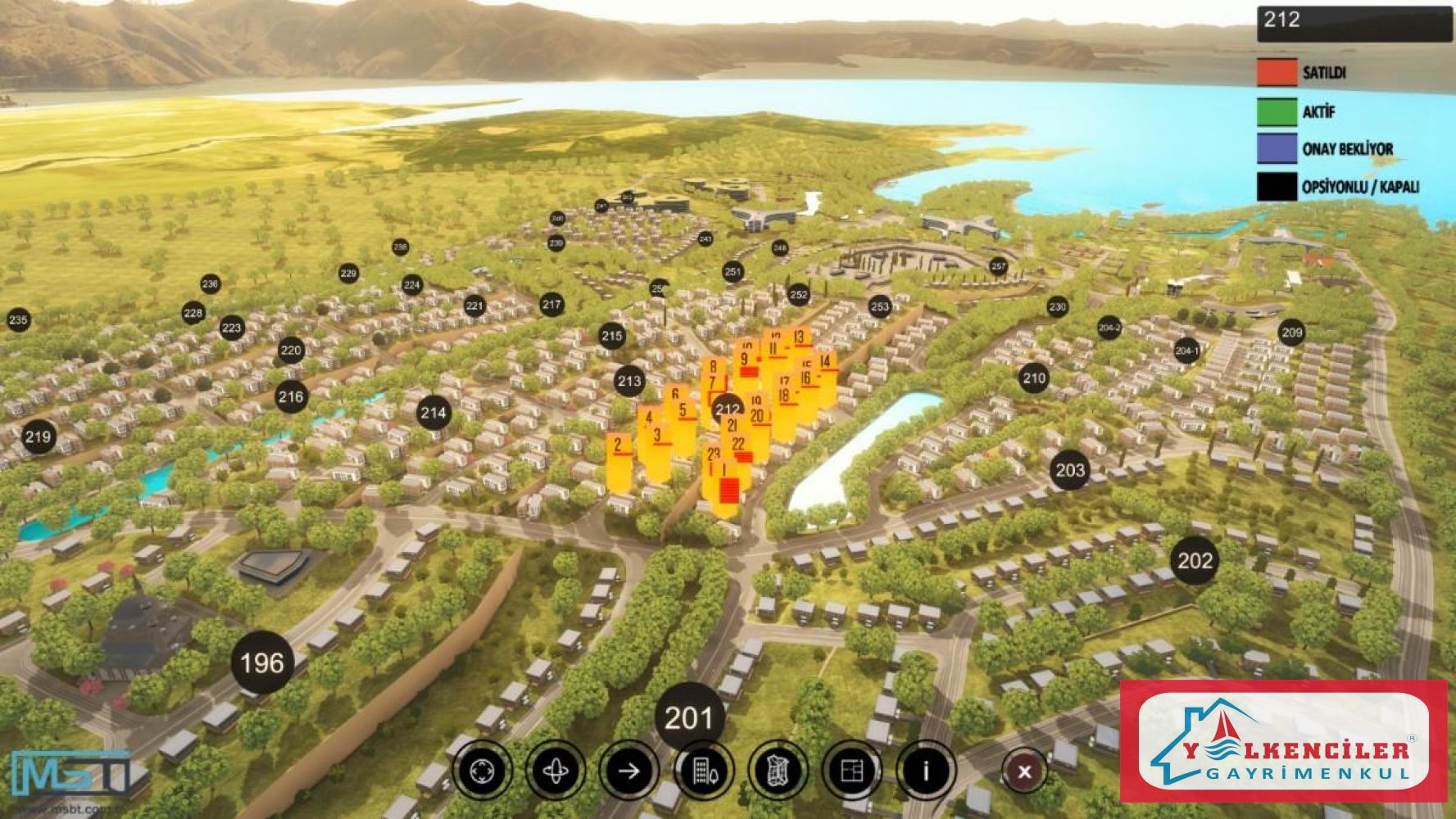The width and height of the screenshot is (1456, 819).
Task: Close the toolbar with the red X button
Action: point(1023,771)
